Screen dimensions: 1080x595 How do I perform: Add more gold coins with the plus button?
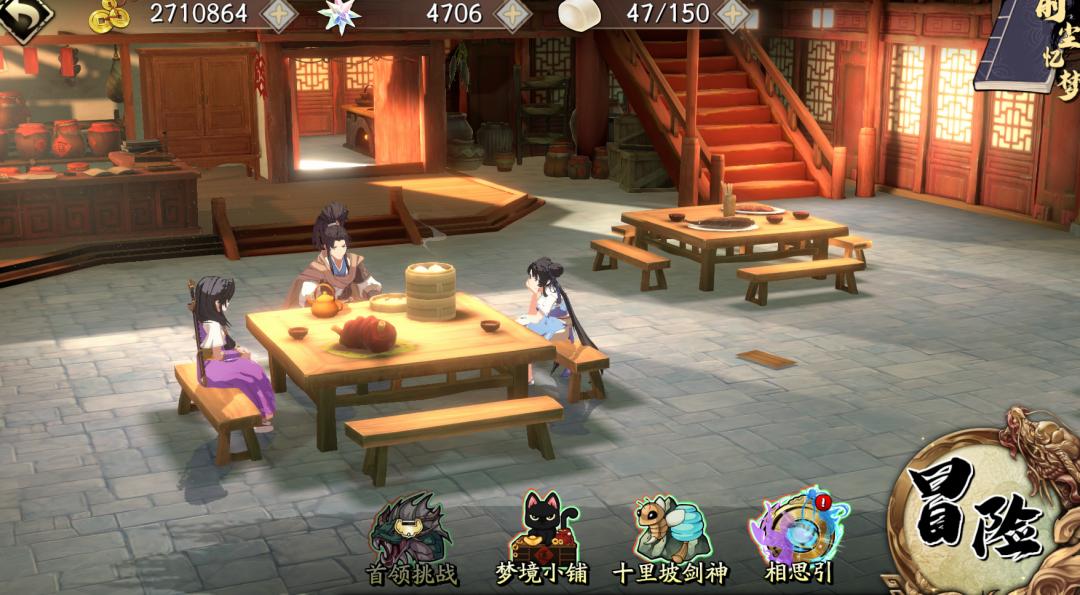click(x=279, y=15)
